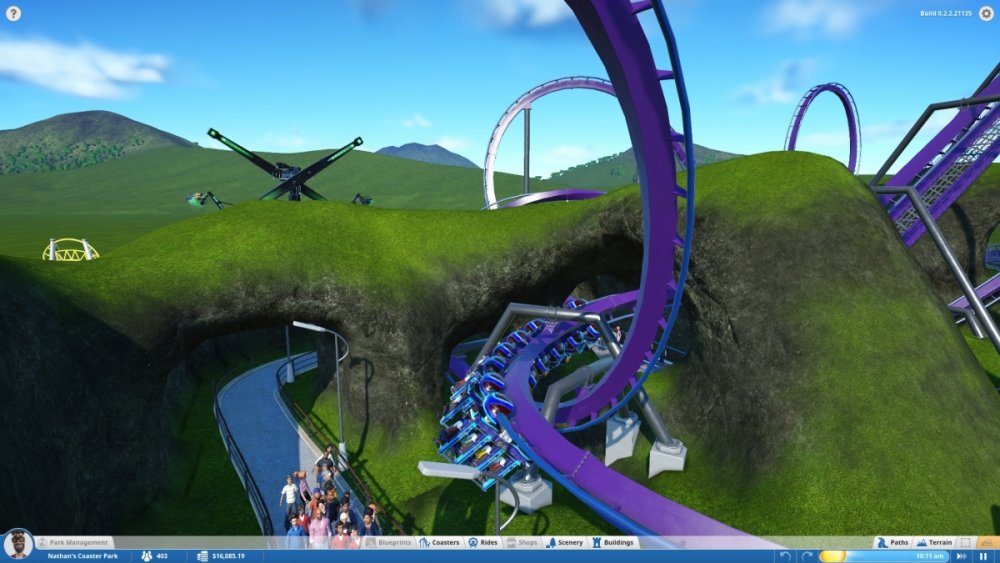Select the Shops tab
This screenshot has height=563, width=1000.
(522, 542)
